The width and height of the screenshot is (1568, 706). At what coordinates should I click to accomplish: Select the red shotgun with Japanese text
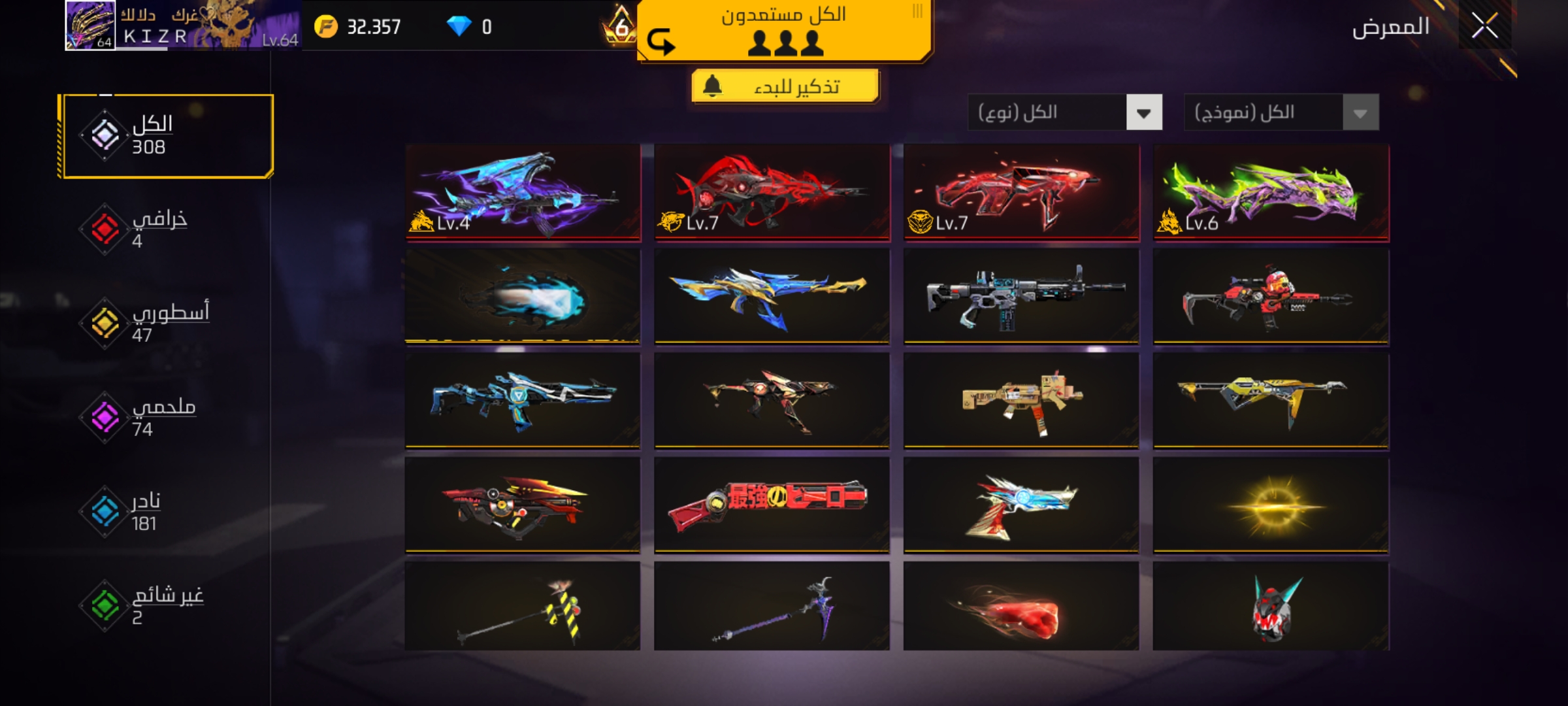[x=772, y=504]
